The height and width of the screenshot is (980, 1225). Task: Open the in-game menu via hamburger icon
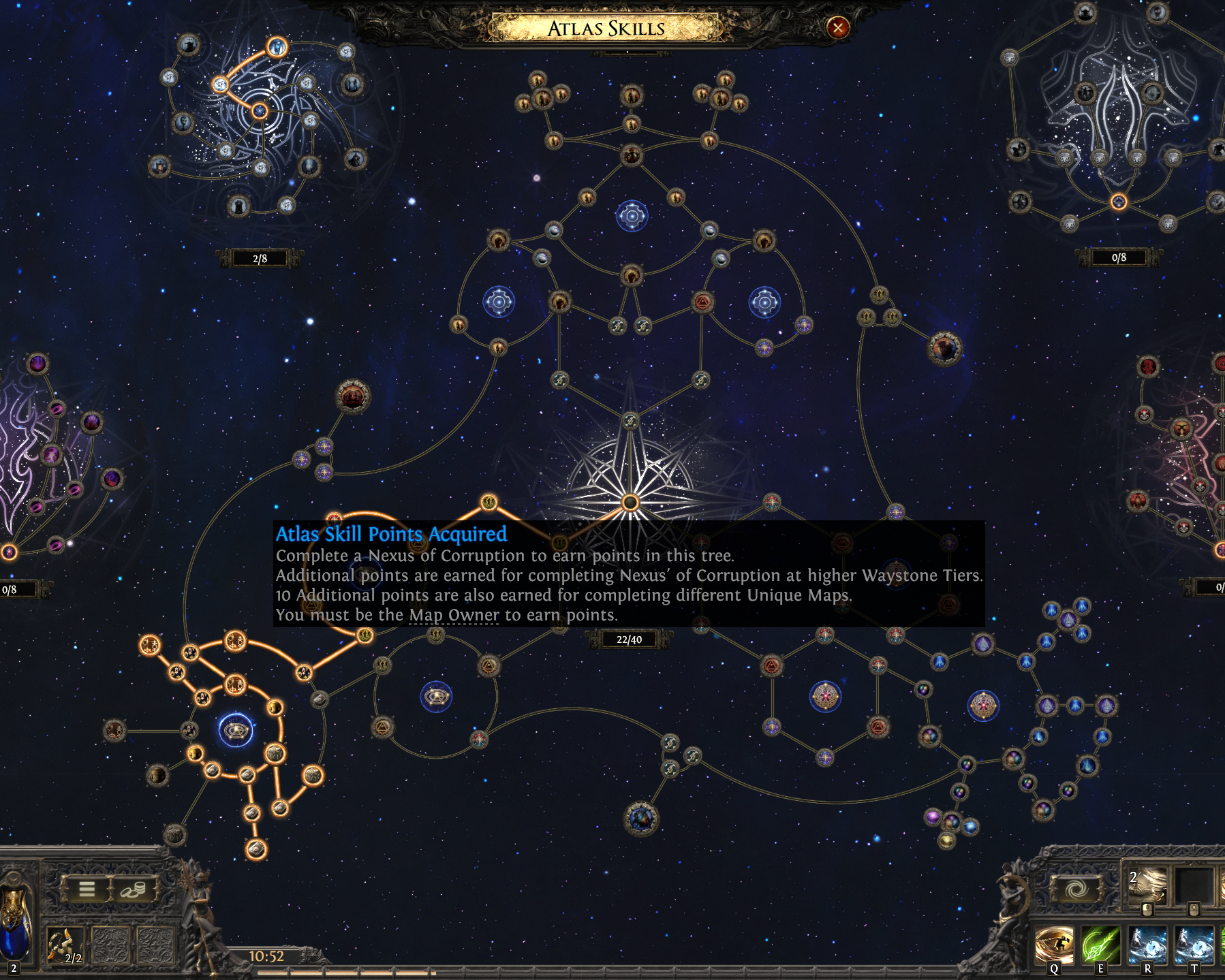[x=87, y=888]
